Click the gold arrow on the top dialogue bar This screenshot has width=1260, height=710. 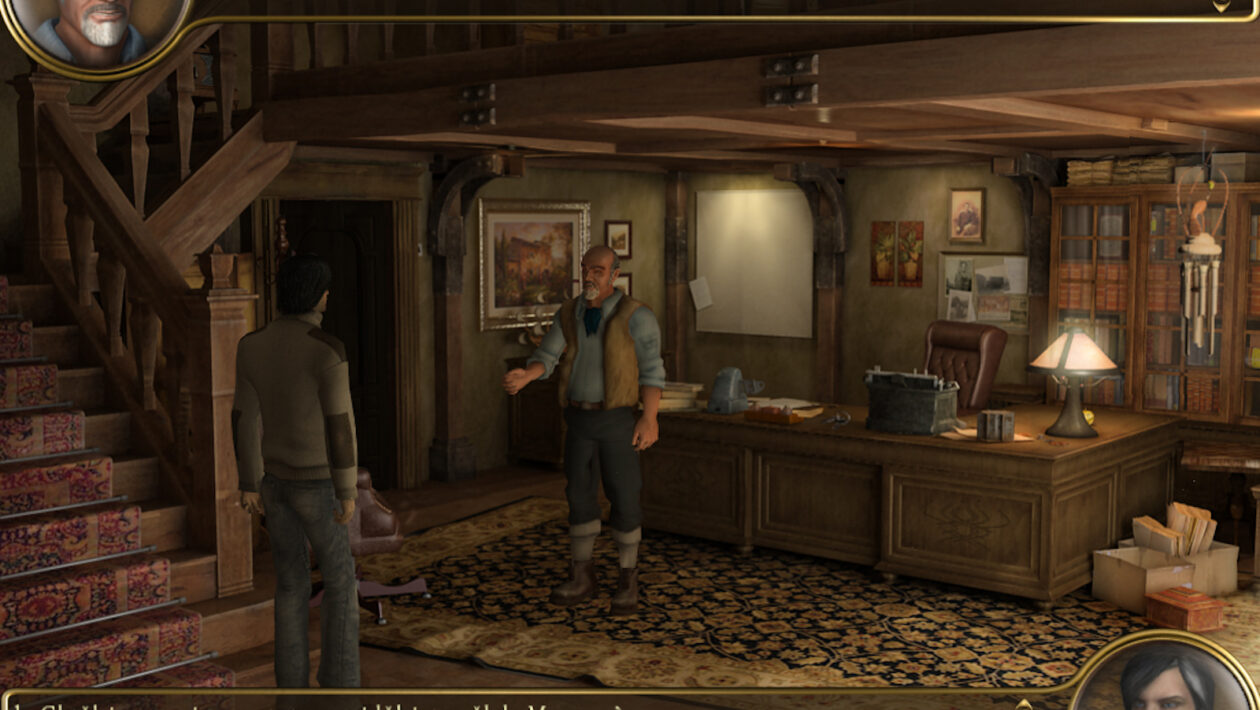coord(1221,6)
